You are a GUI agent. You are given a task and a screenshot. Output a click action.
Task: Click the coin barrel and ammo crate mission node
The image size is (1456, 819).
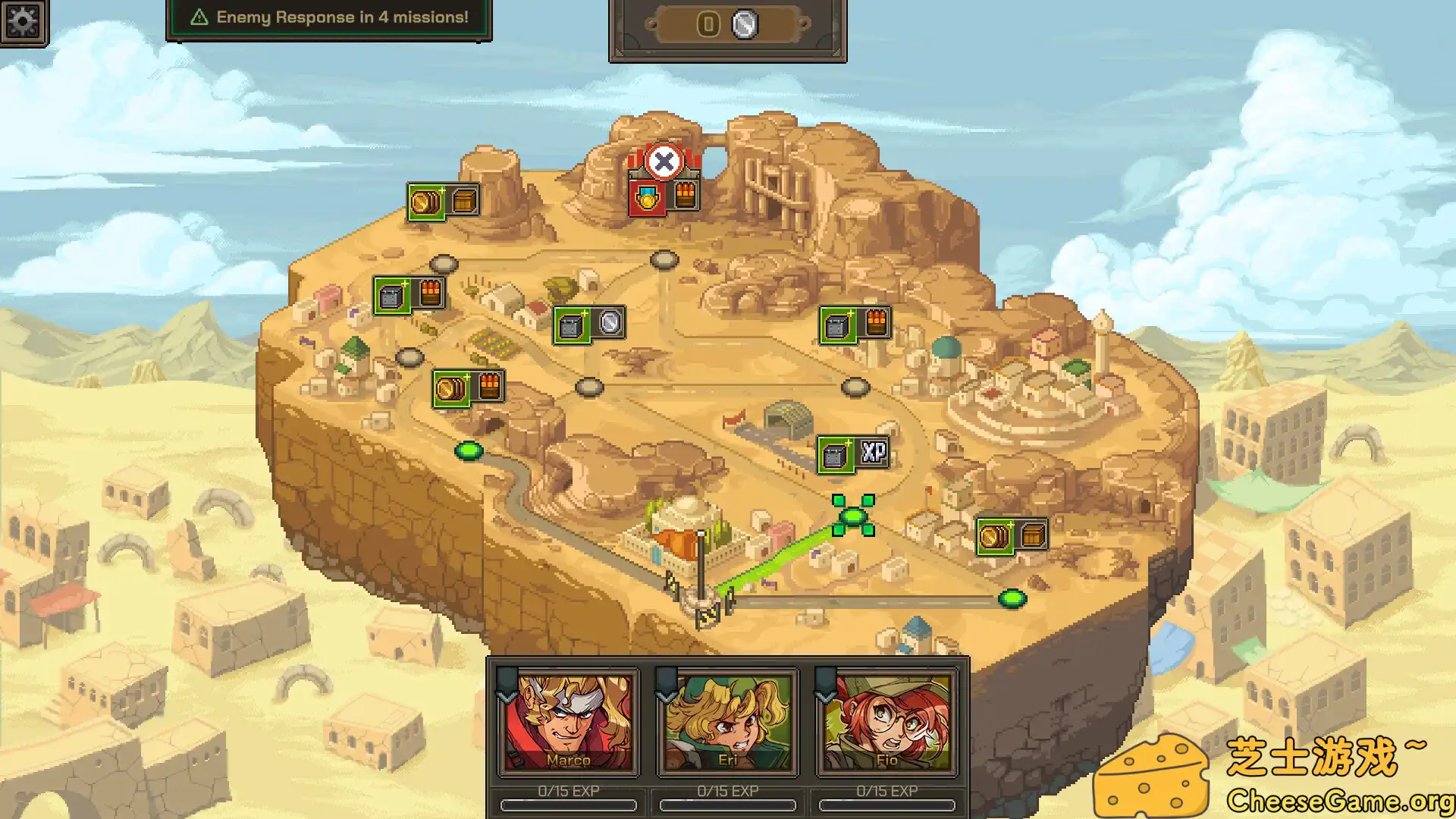point(466,387)
